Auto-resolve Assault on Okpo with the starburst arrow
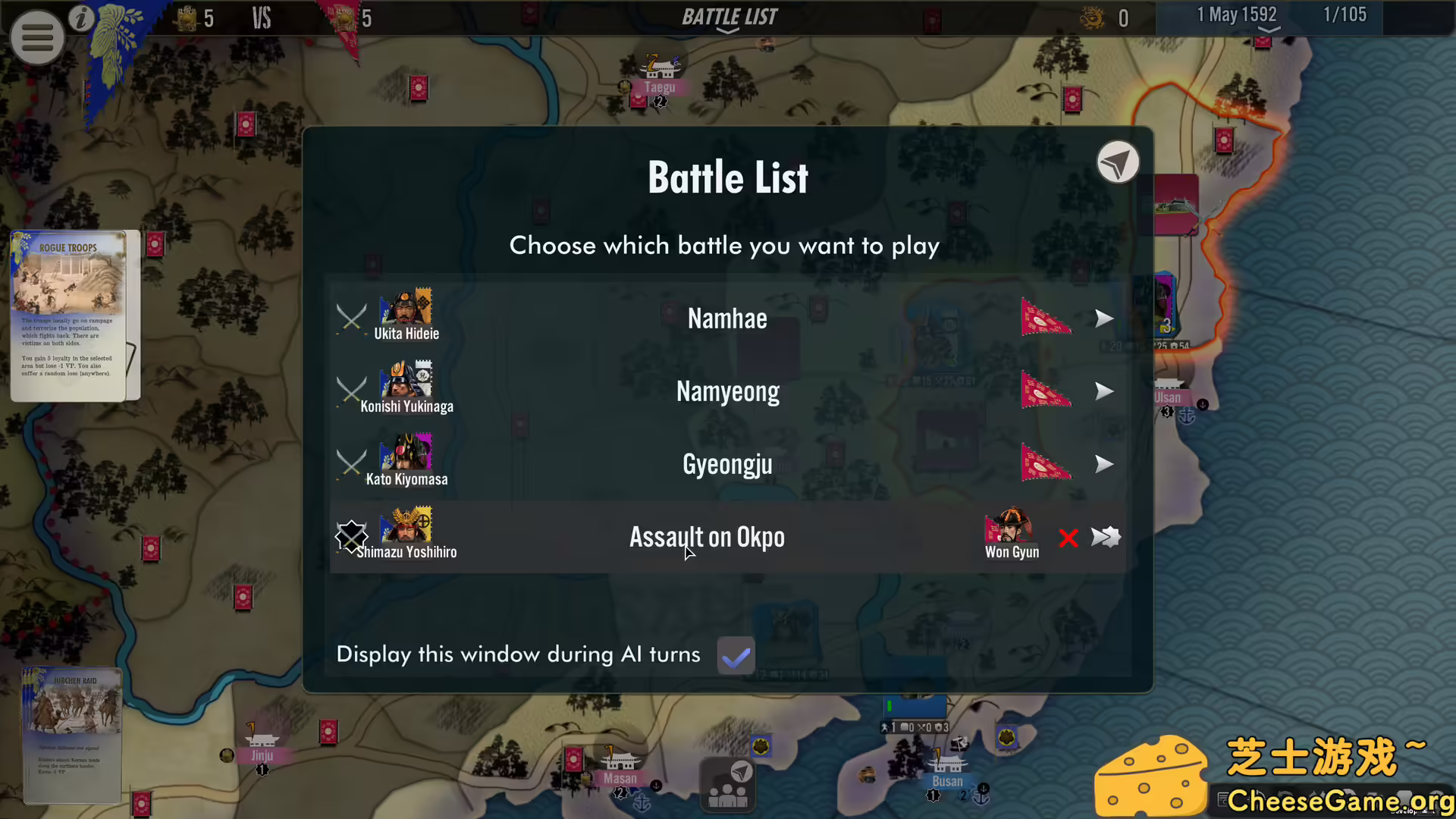This screenshot has height=819, width=1456. (x=1106, y=537)
